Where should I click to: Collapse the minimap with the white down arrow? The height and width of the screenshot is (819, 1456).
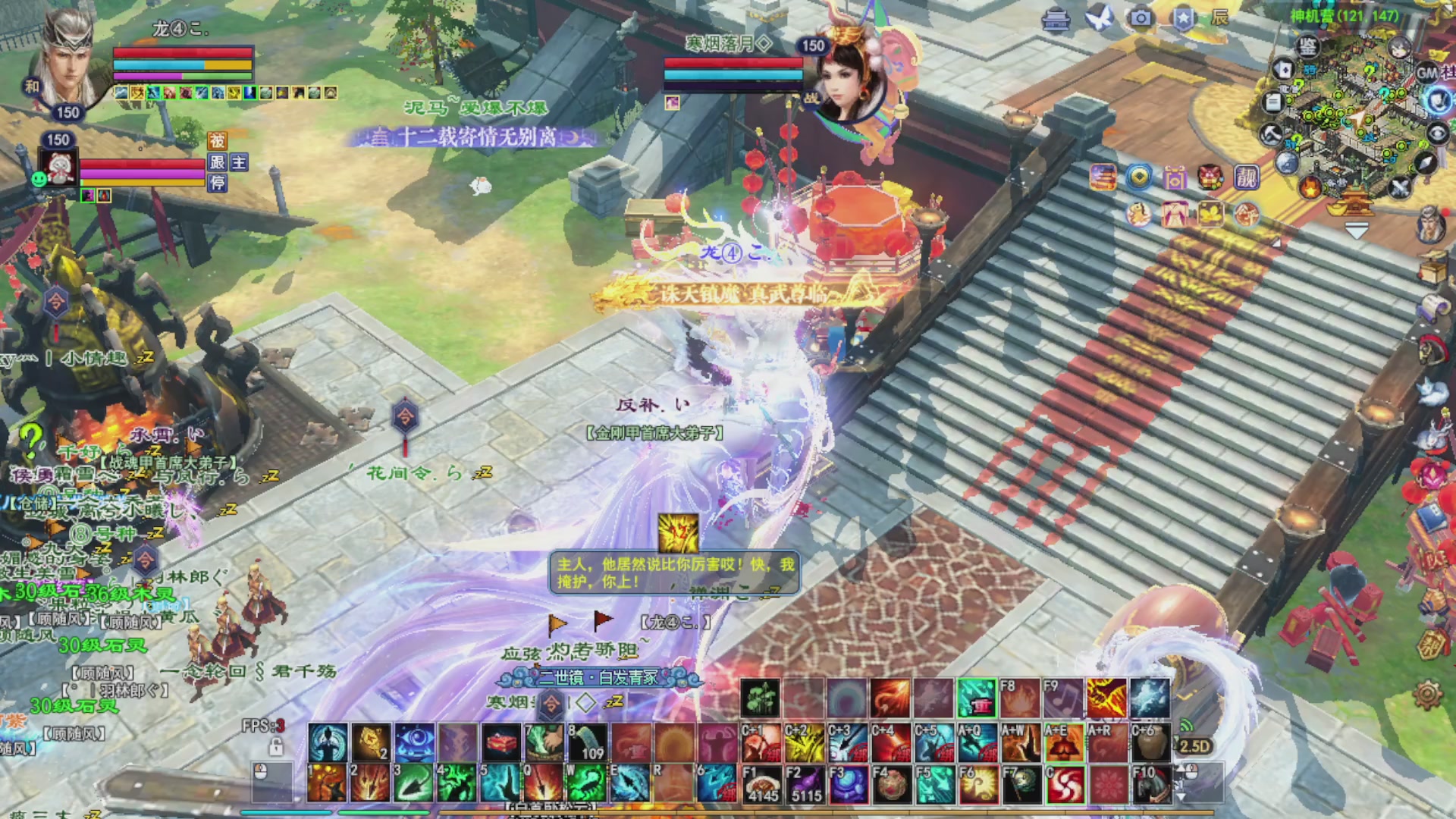1357,229
